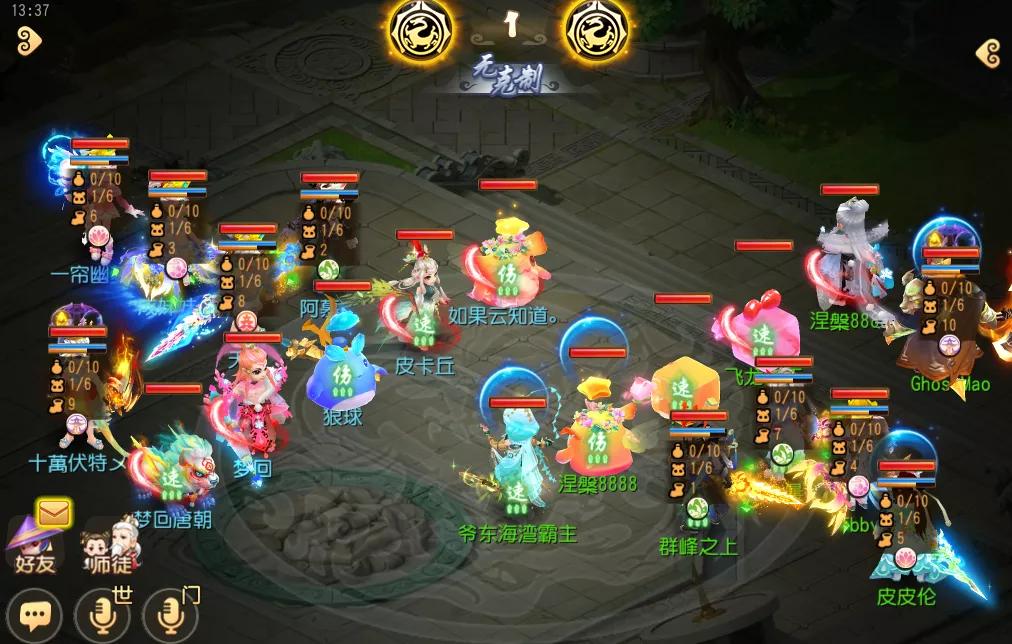Activate the 世 world voice microphone
The width and height of the screenshot is (1012, 644).
pos(102,615)
